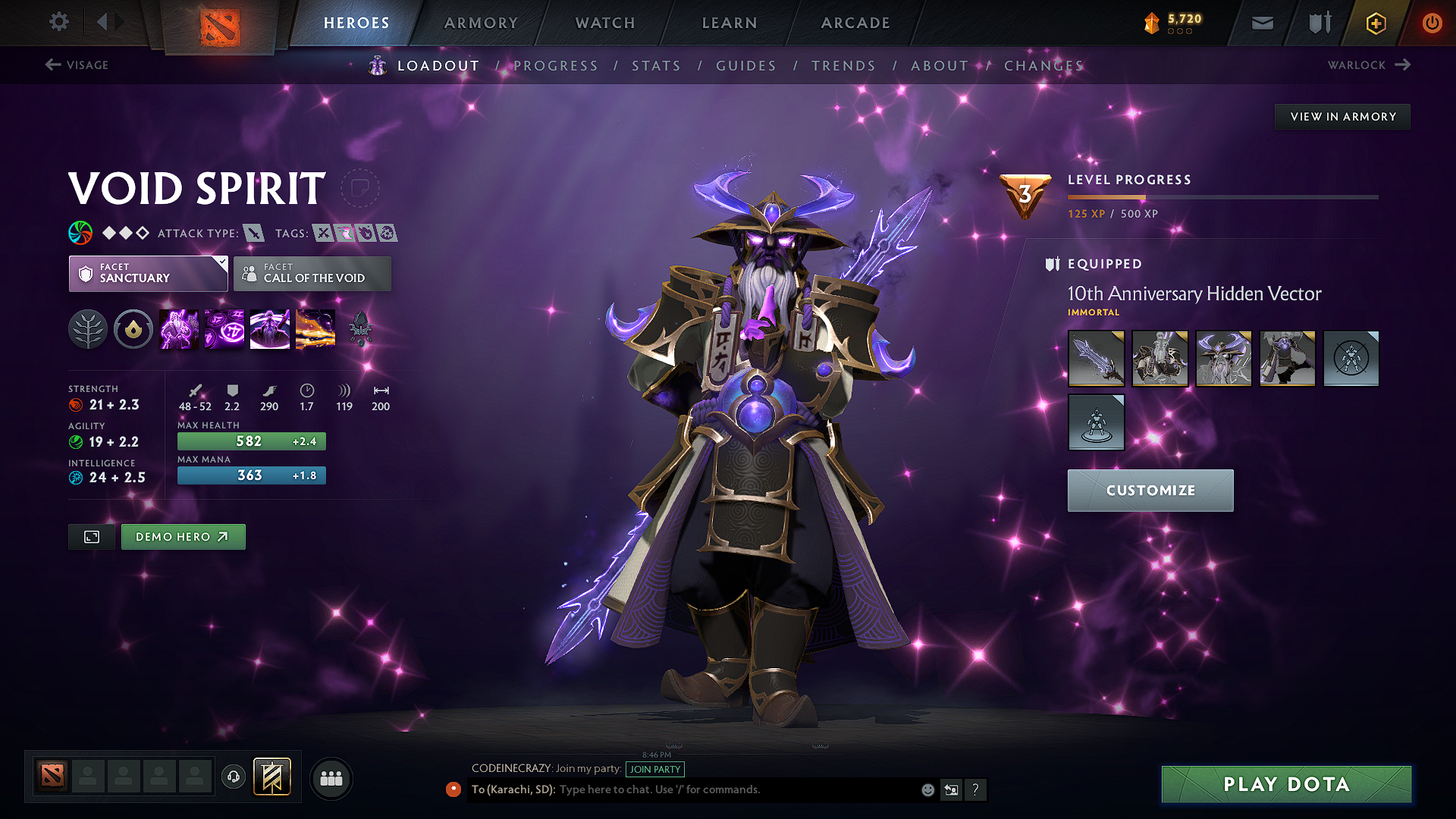Viewport: 1456px width, 819px height.
Task: Click the shards currency icon
Action: click(1152, 23)
